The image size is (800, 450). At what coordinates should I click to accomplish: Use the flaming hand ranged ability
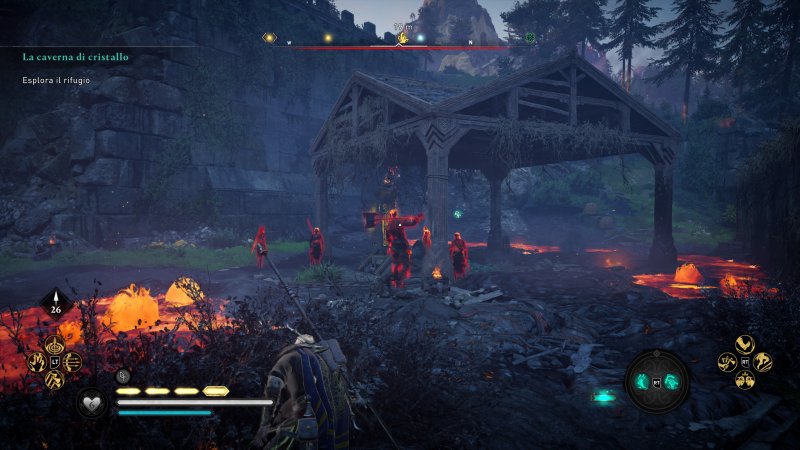point(38,362)
